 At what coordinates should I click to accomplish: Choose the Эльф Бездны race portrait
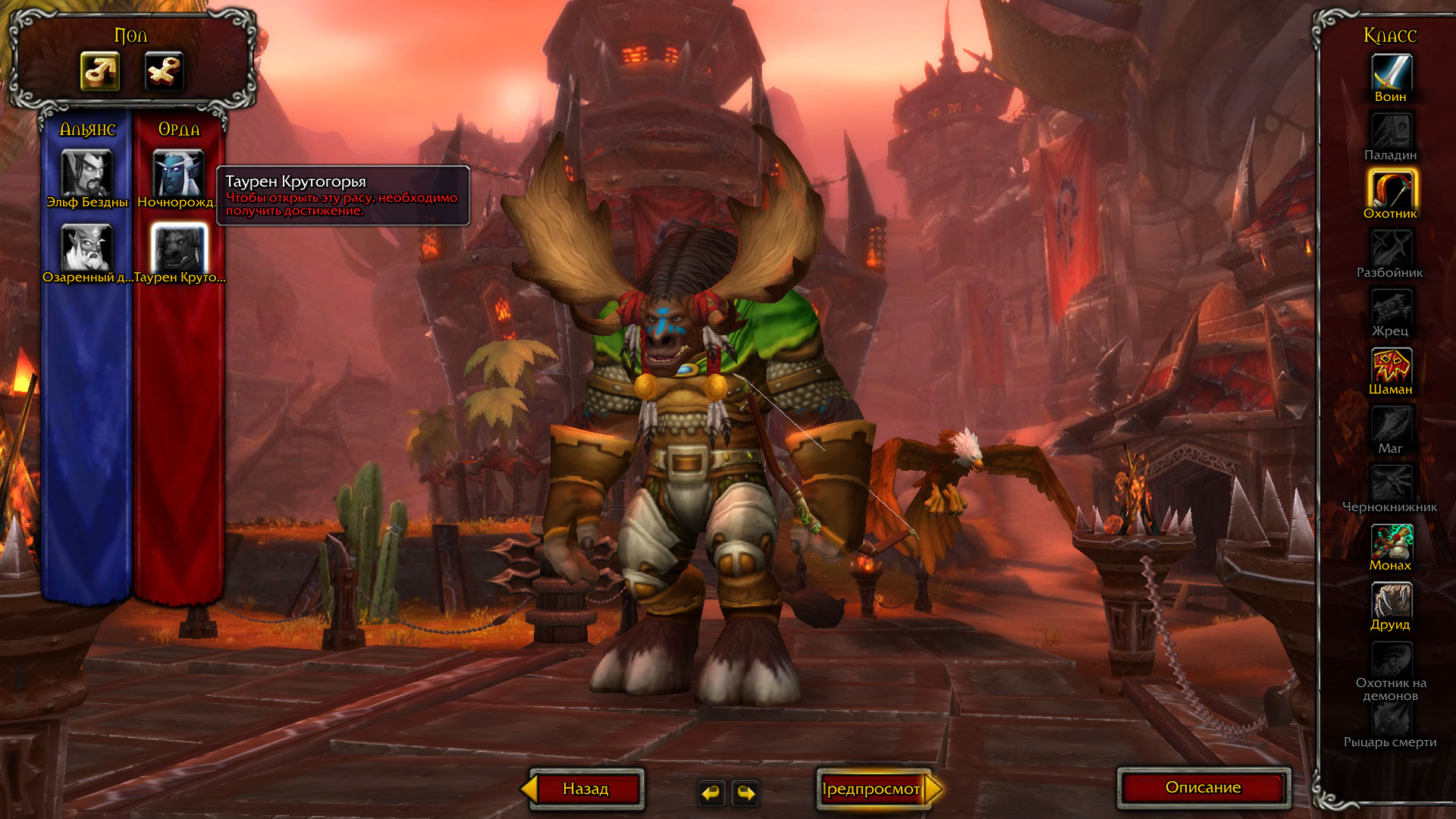click(87, 173)
